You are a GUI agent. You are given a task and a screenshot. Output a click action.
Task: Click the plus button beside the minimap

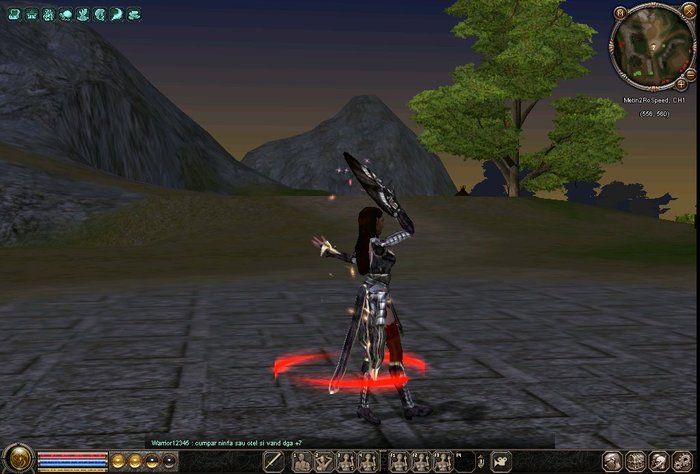click(x=681, y=85)
